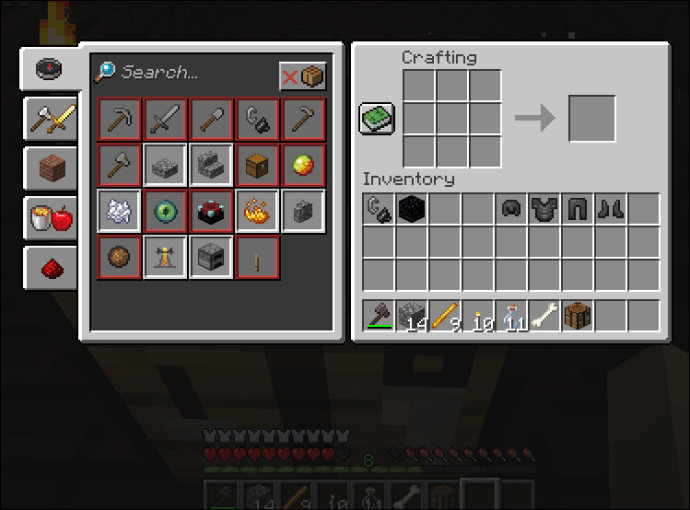Viewport: 690px width, 510px height.
Task: Close the recipe book with the green book button
Action: pyautogui.click(x=377, y=119)
